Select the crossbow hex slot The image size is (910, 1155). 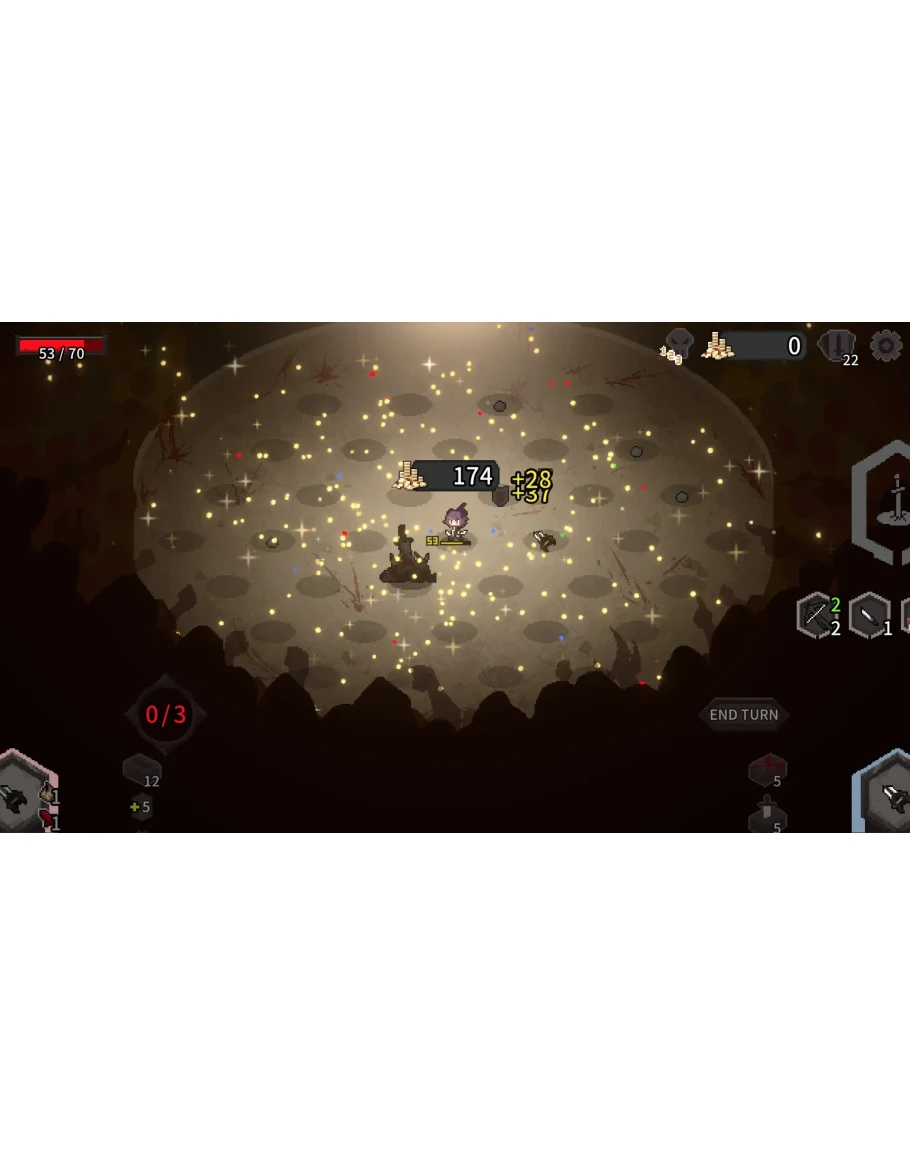coord(816,615)
